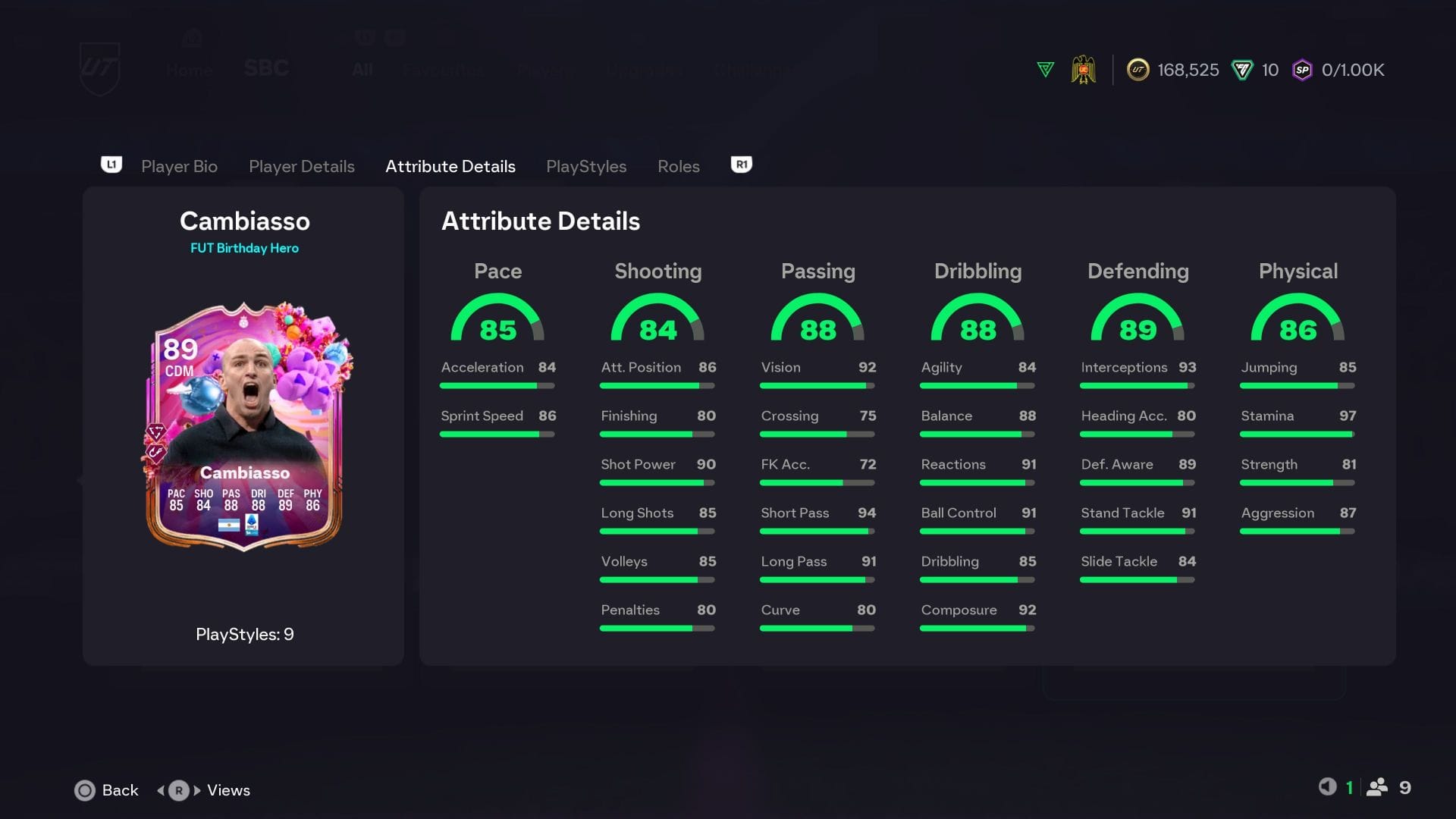Switch to the Player Bio tab
Viewport: 1456px width, 819px height.
coord(179,166)
